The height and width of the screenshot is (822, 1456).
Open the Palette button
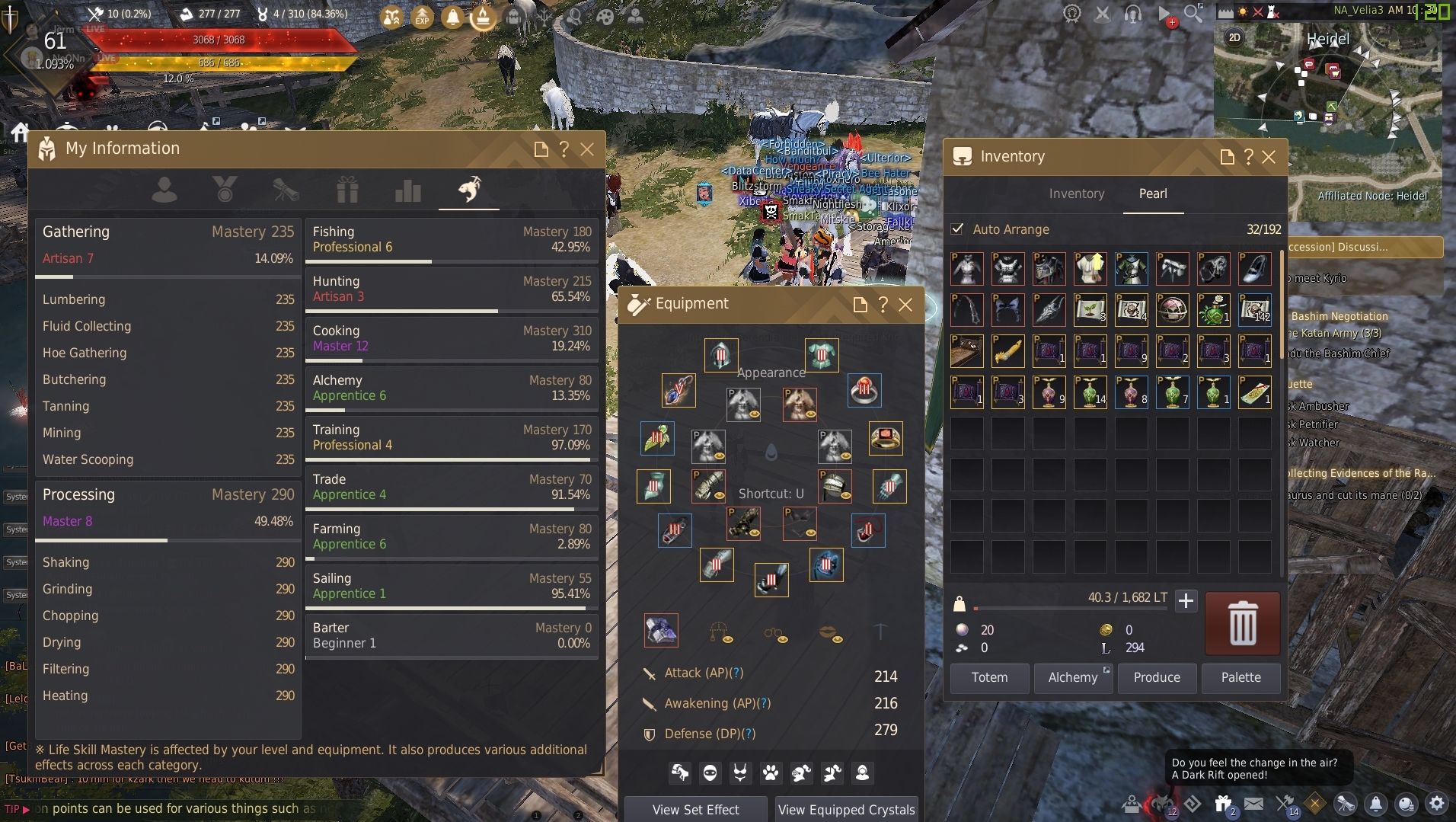pos(1240,677)
